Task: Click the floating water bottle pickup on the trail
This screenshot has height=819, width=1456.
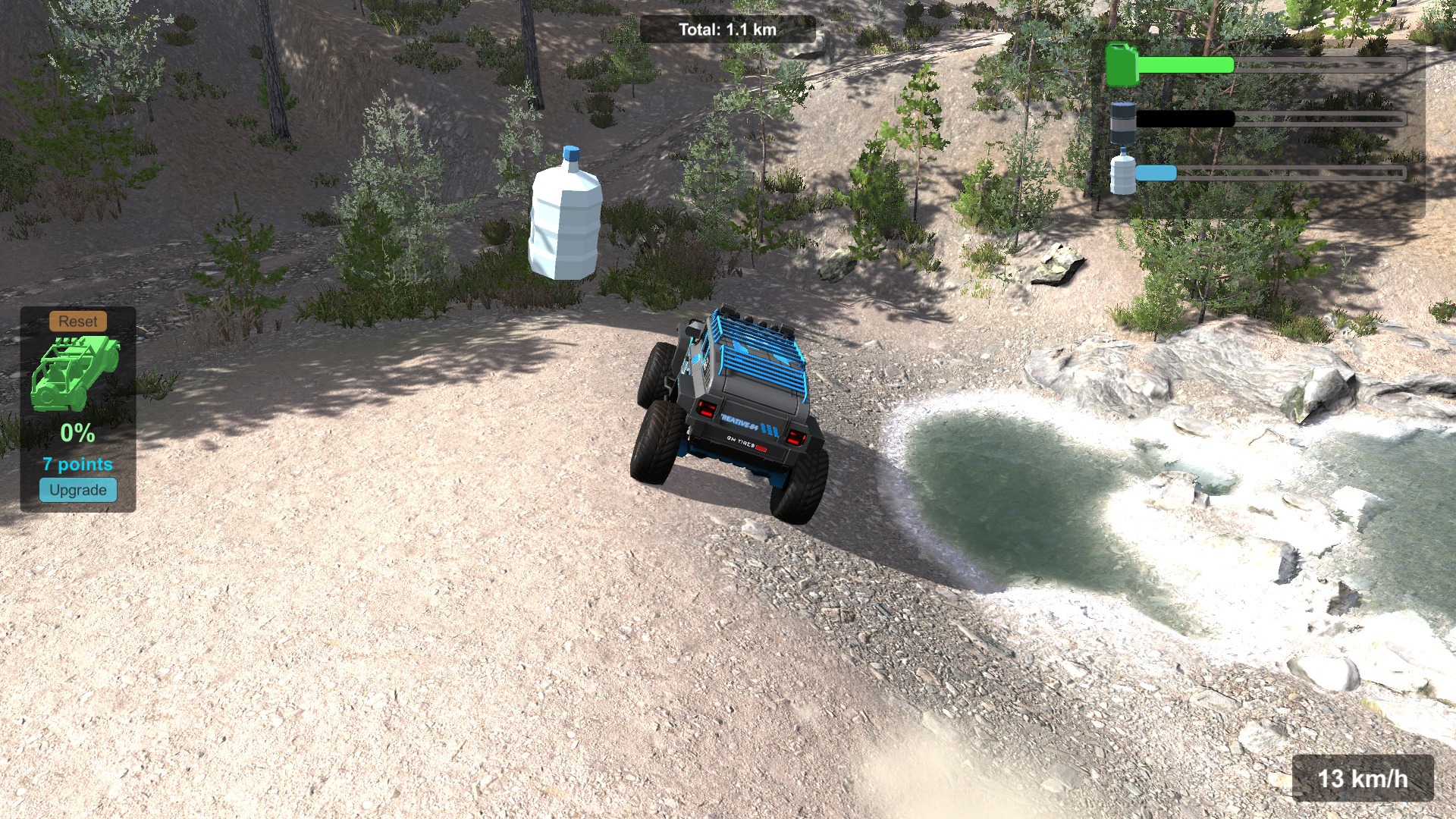Action: point(565,220)
